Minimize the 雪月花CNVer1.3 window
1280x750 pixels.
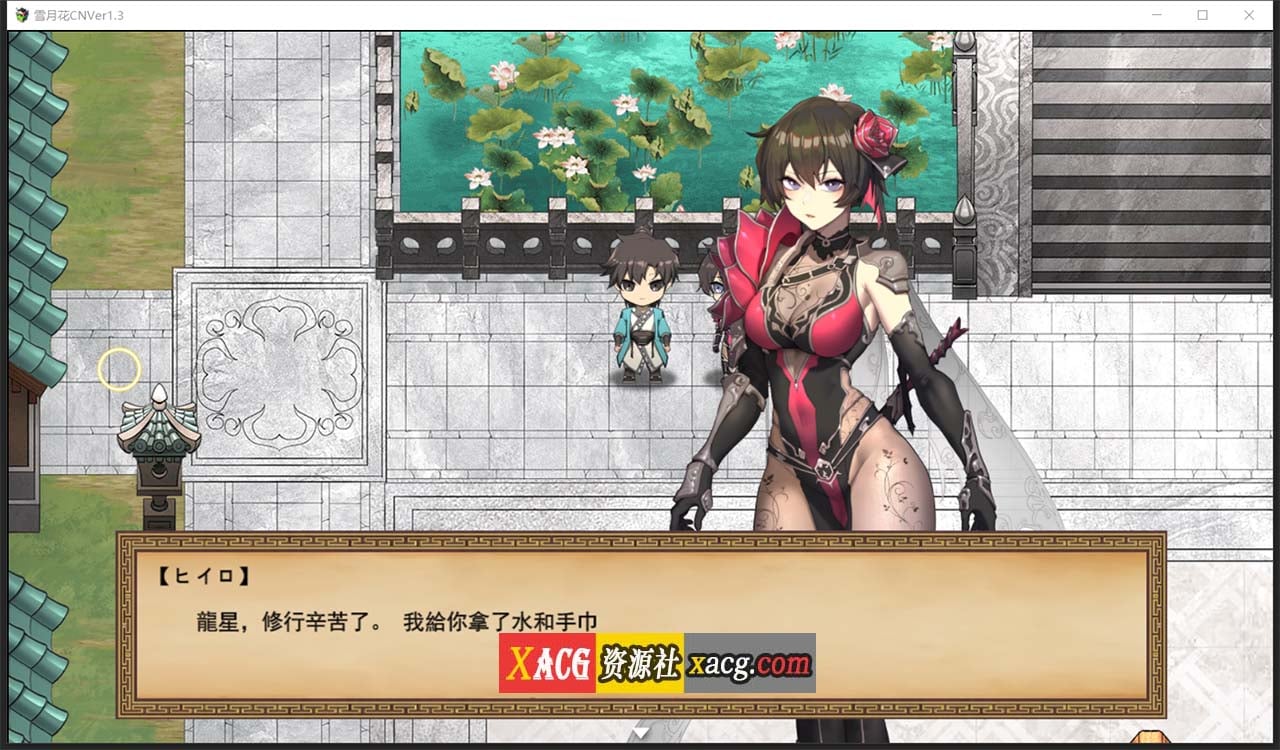point(1157,14)
